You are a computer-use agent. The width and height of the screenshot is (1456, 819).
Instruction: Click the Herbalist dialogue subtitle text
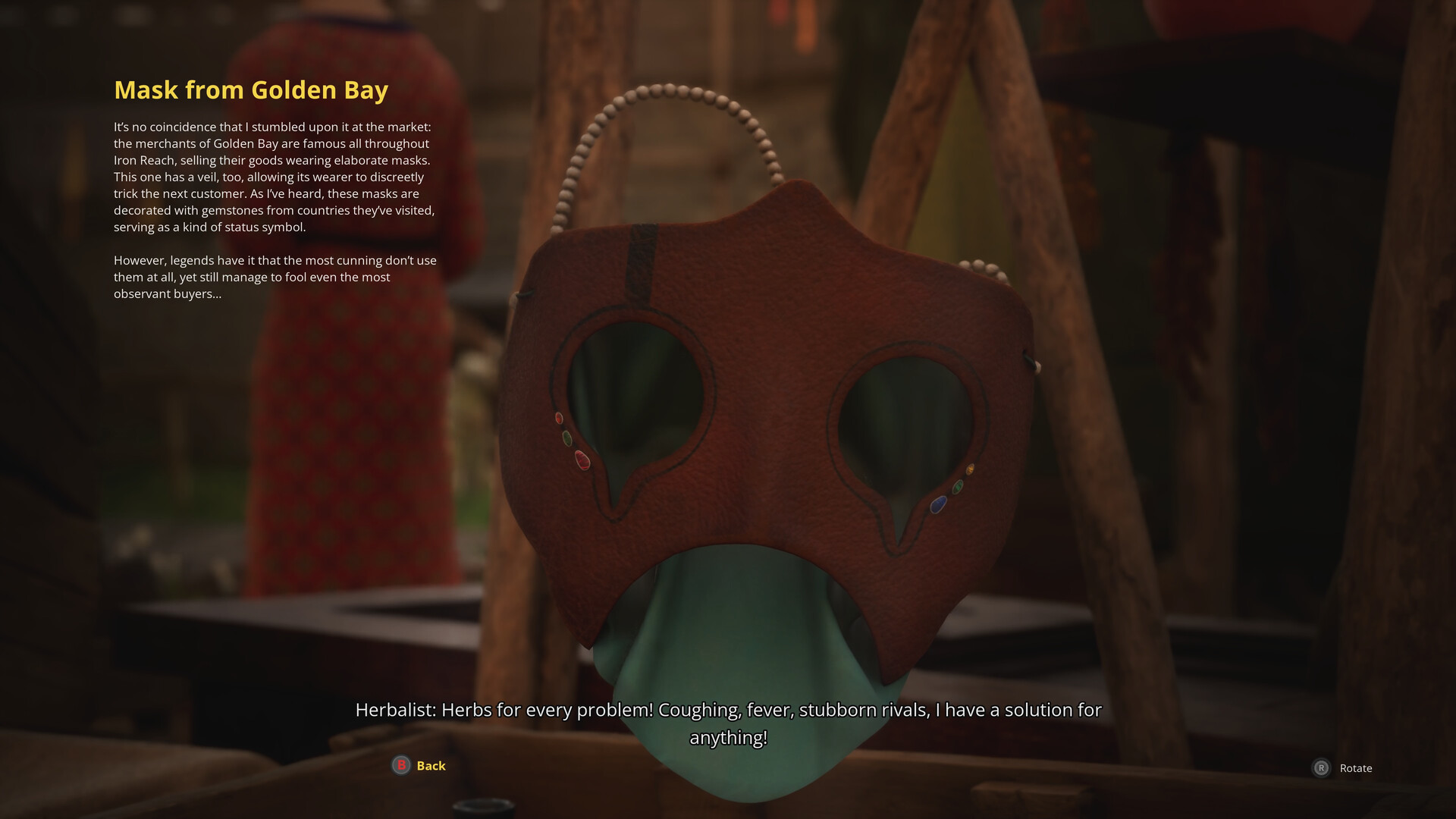[x=728, y=711]
